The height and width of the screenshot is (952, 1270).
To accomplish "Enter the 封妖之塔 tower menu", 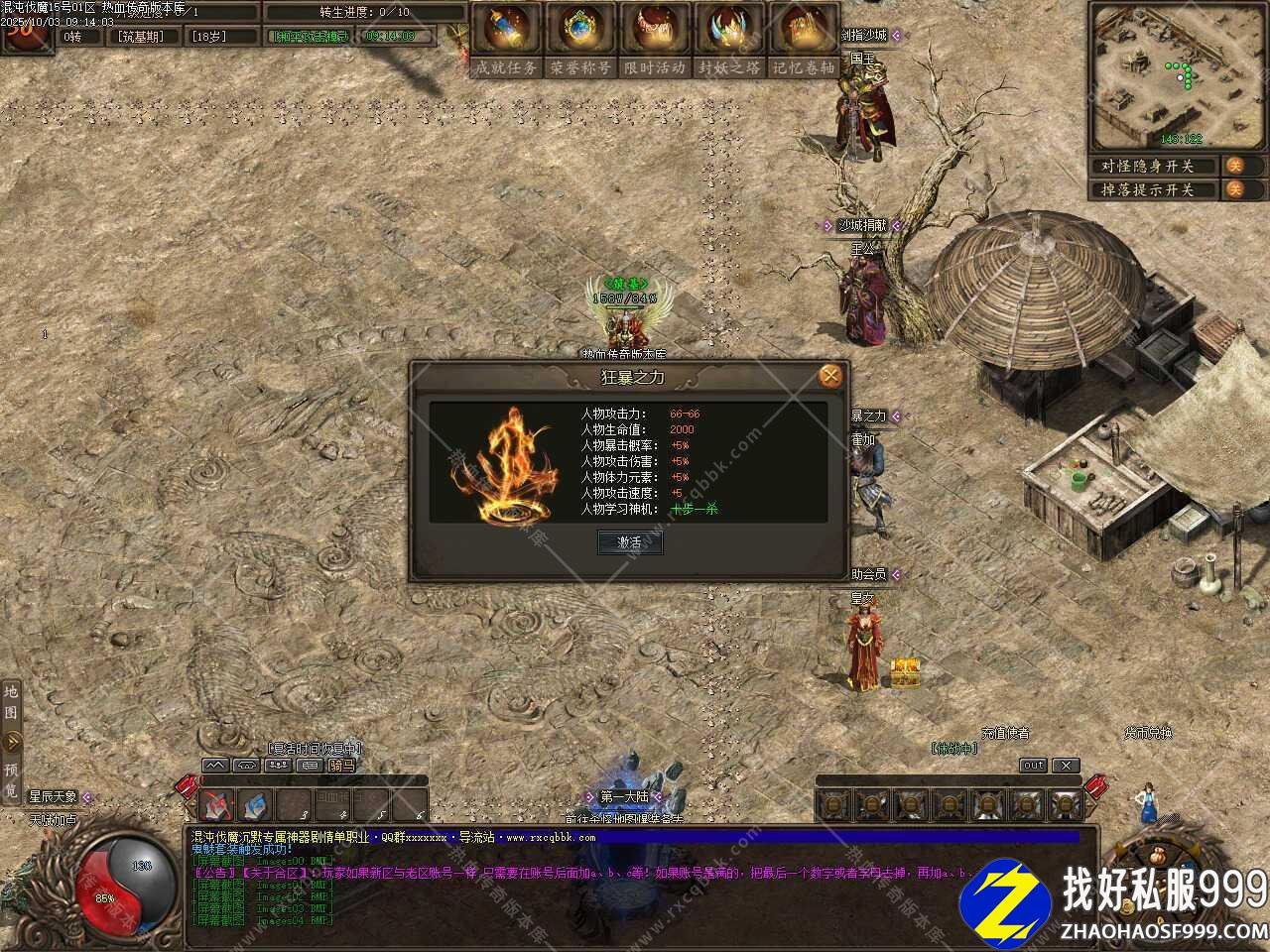I will 729,40.
